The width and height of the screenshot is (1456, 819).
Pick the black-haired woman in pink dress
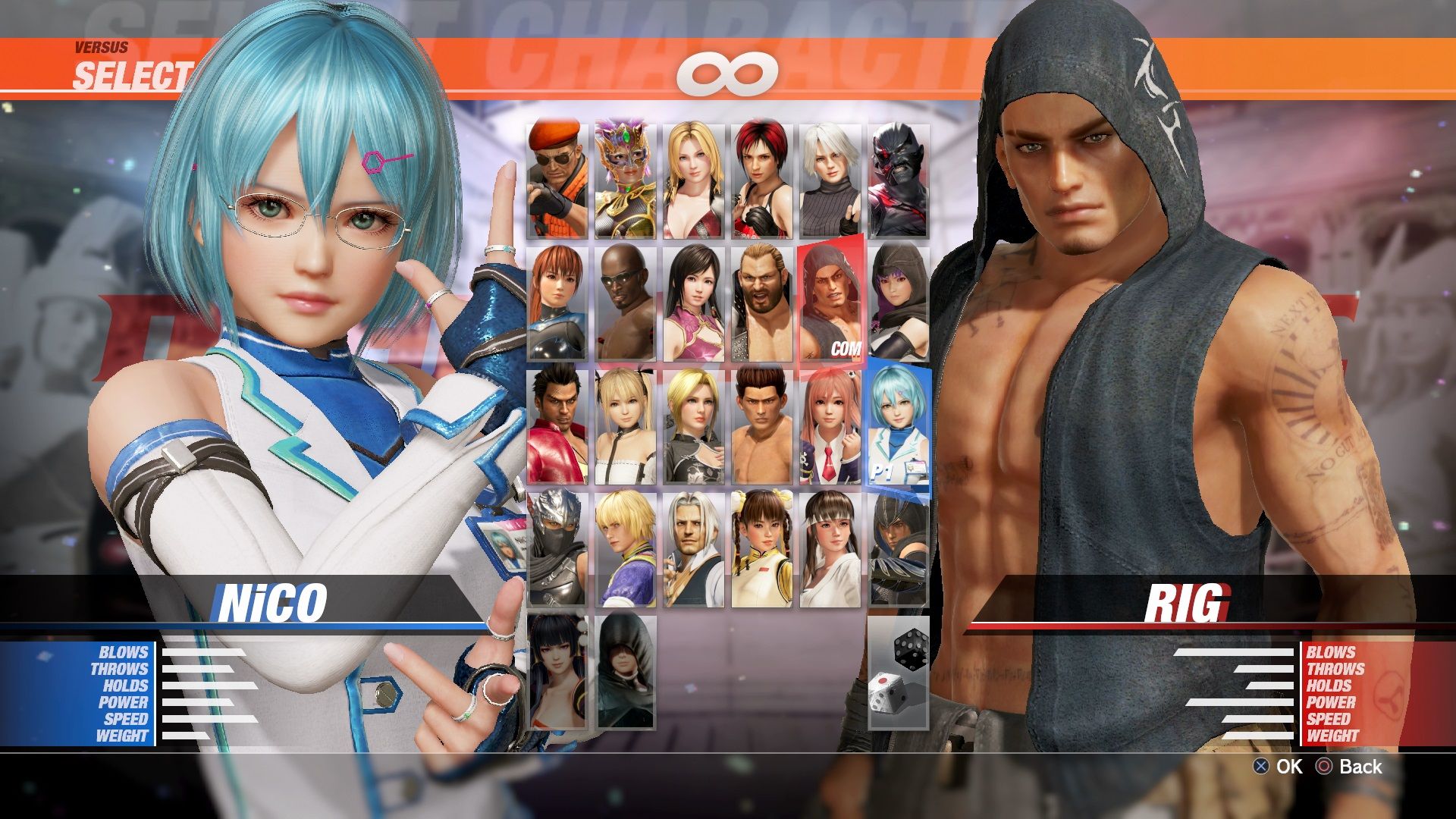[694, 303]
